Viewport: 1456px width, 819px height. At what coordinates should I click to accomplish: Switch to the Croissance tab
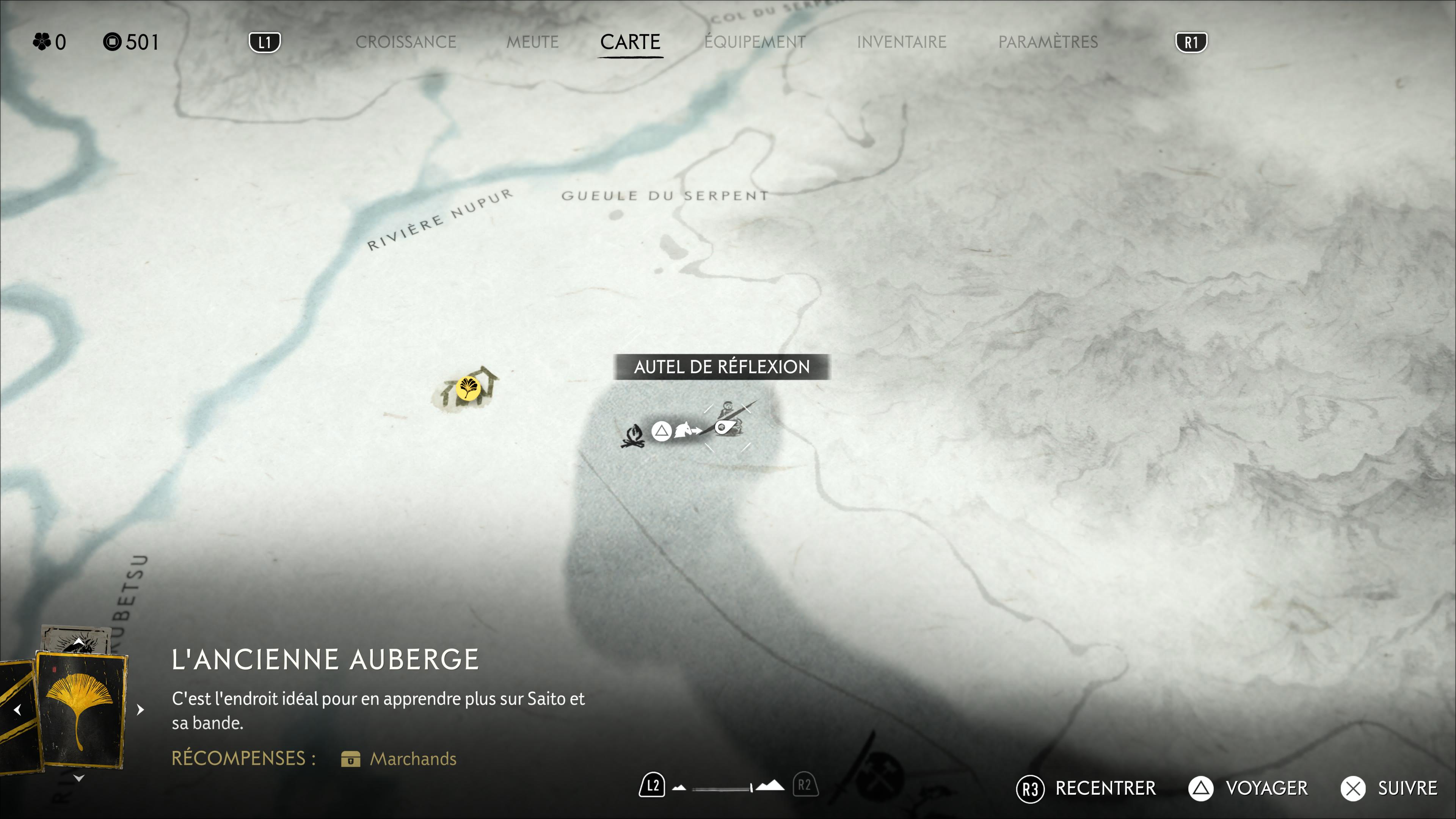tap(405, 42)
